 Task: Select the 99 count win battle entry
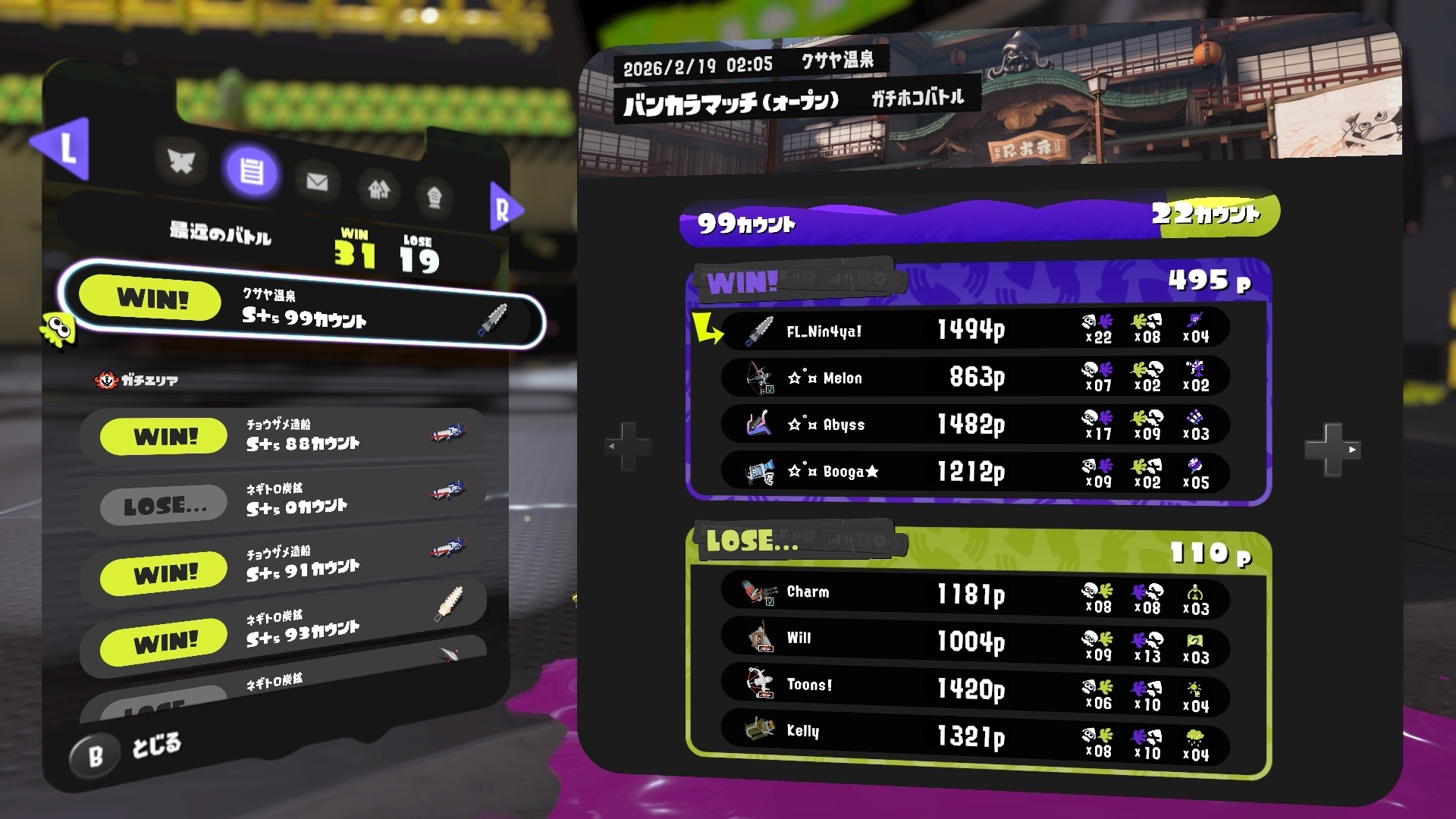coord(303,307)
